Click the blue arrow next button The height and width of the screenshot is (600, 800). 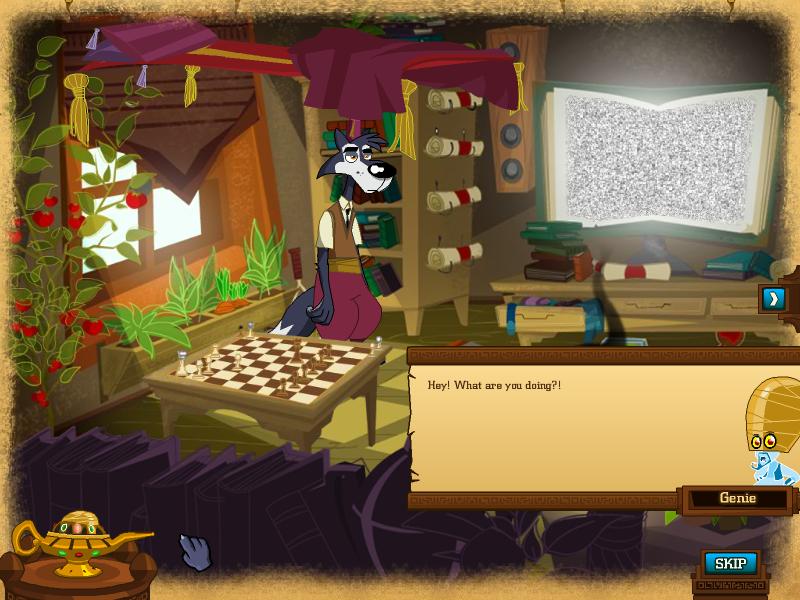click(773, 298)
